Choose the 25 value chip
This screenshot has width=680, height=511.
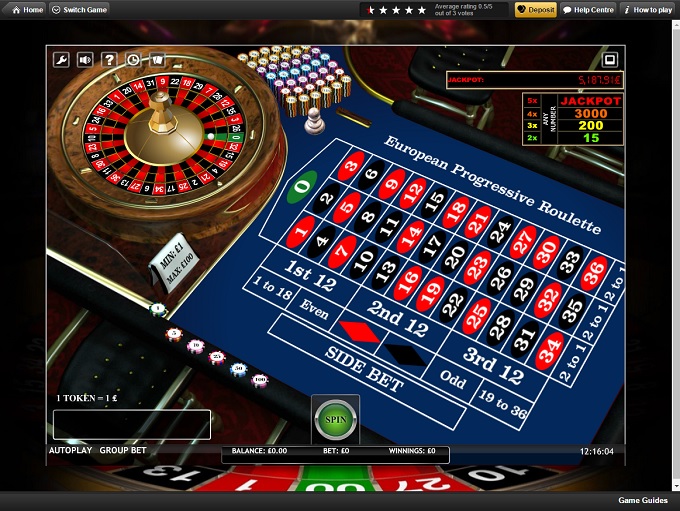217,357
